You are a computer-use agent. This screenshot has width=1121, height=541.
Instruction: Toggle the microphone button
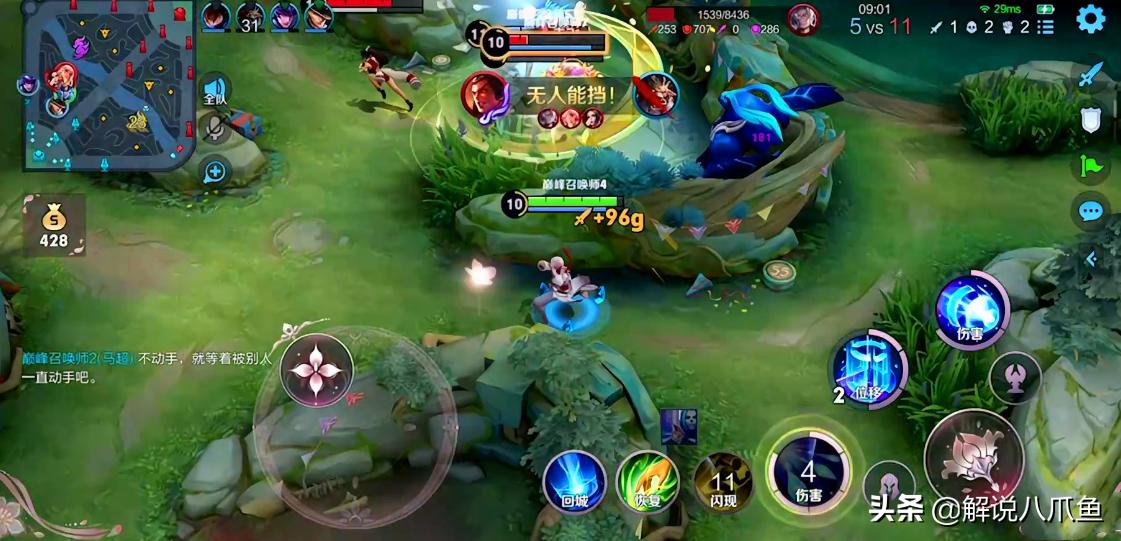[215, 128]
